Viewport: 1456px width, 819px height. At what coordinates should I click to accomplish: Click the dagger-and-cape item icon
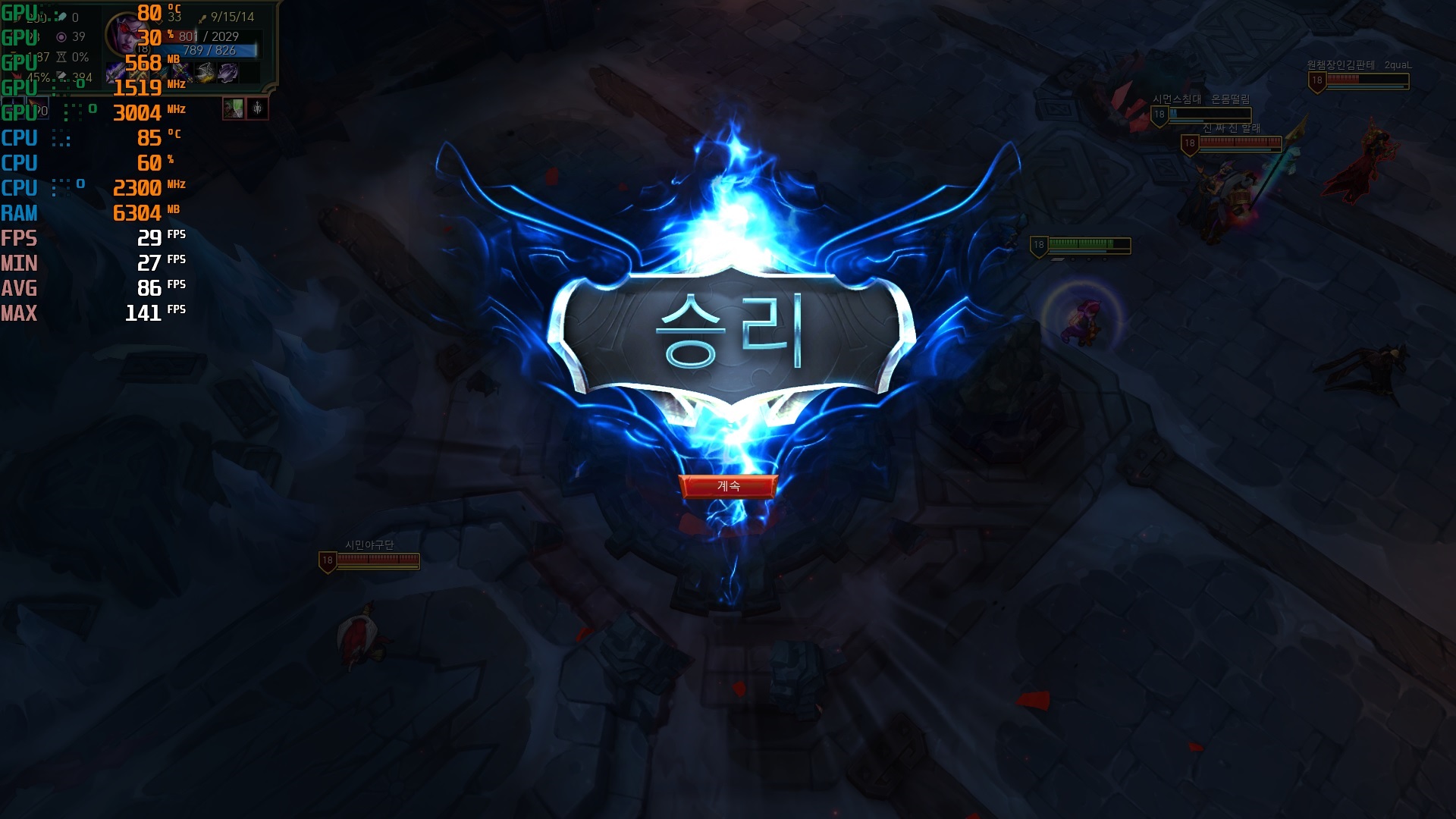coord(205,73)
